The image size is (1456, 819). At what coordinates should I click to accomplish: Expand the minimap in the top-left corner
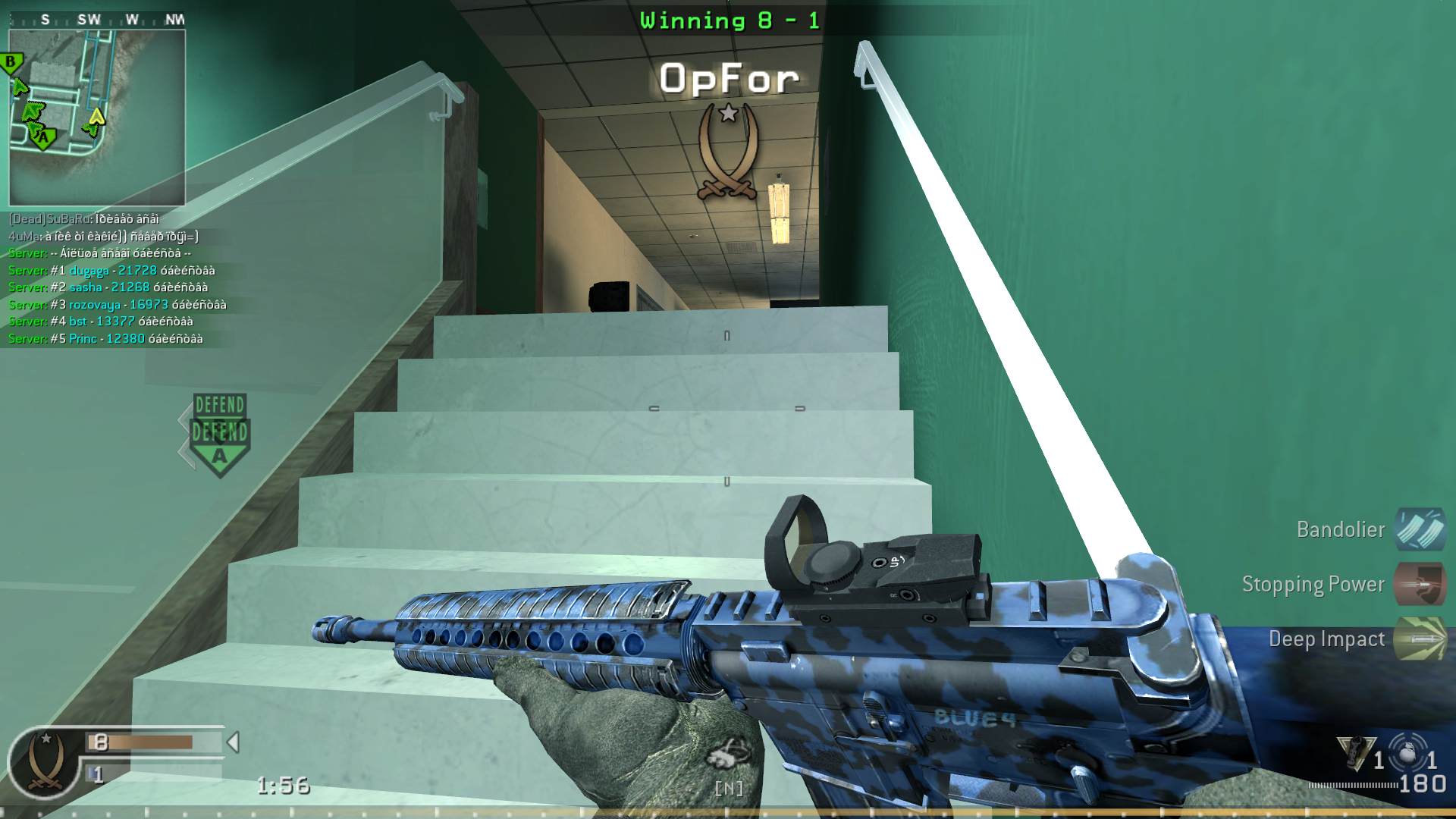pos(99,114)
